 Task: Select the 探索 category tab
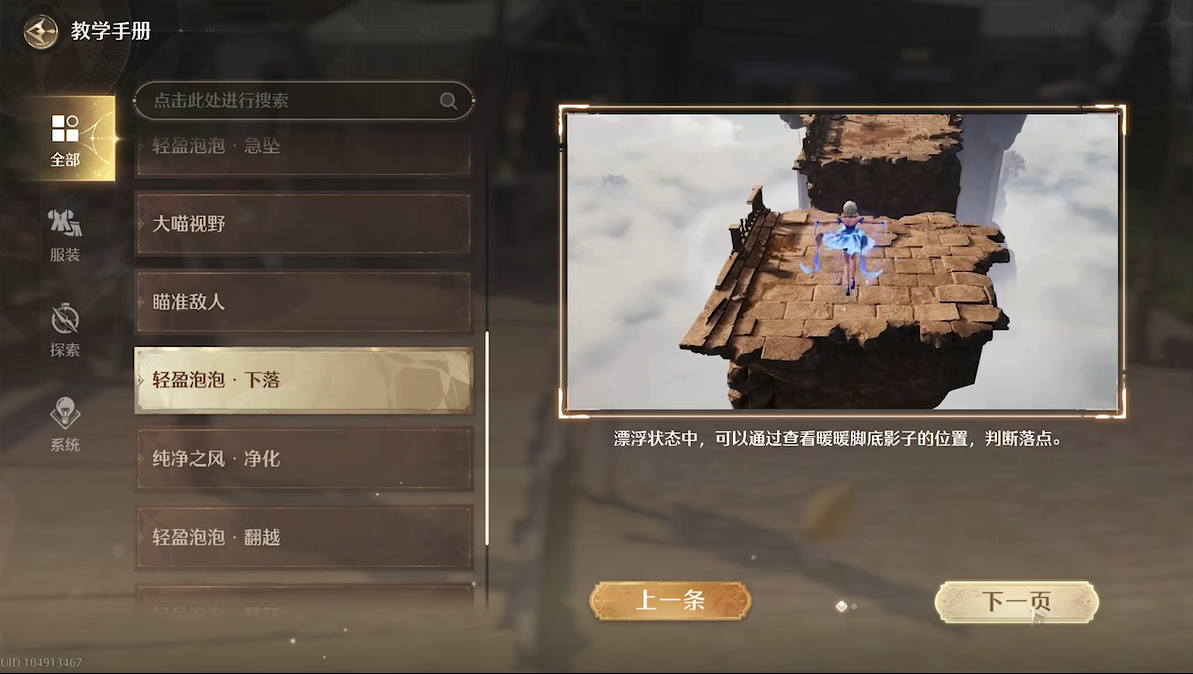tap(65, 330)
